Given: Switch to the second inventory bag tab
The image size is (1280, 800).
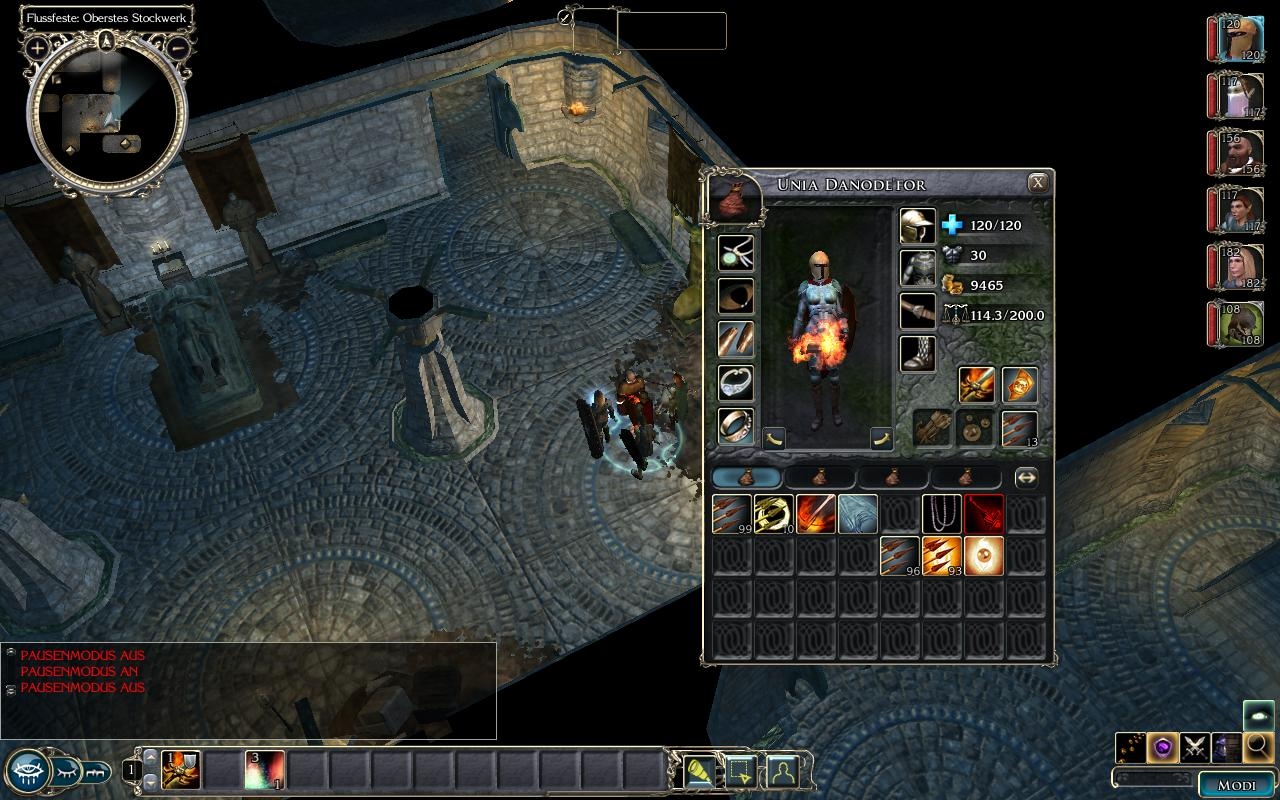Looking at the screenshot, I should (x=820, y=478).
